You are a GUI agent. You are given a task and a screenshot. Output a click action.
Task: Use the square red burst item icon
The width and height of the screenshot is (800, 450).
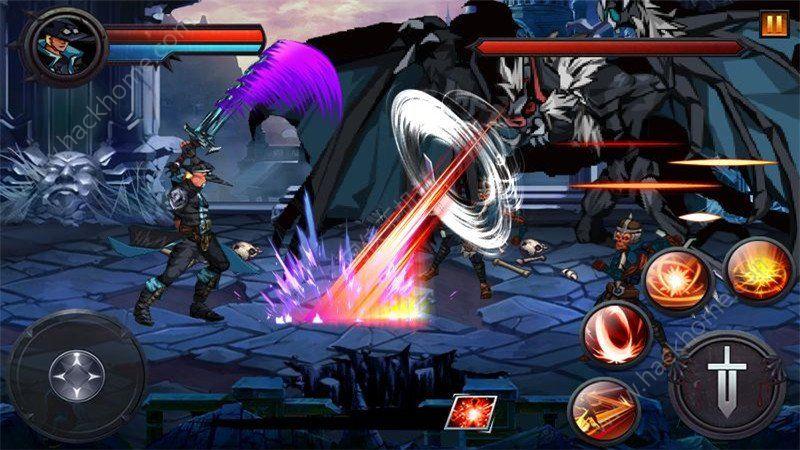point(465,412)
